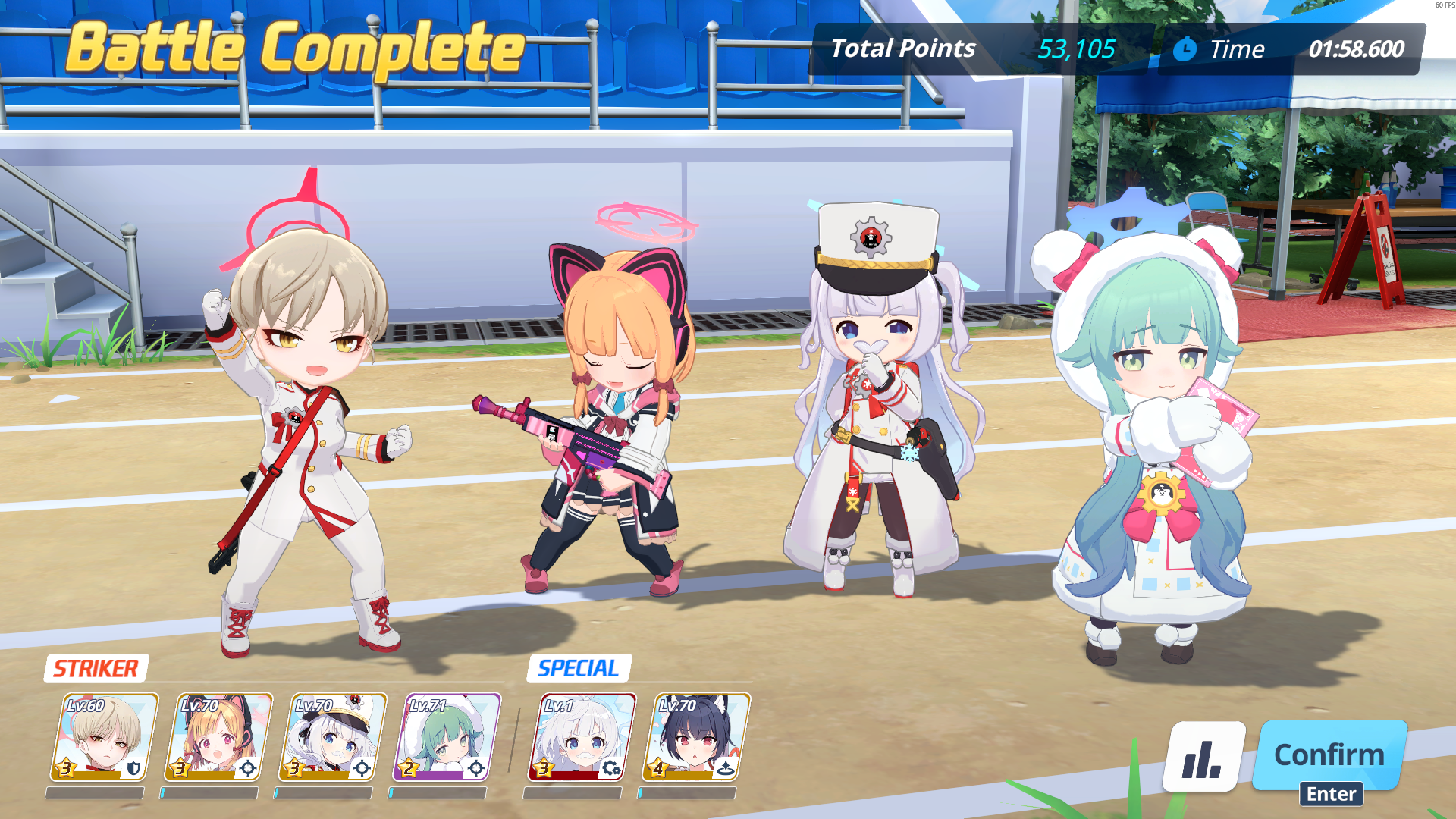
Task: Confirm the battle results
Action: [1329, 755]
